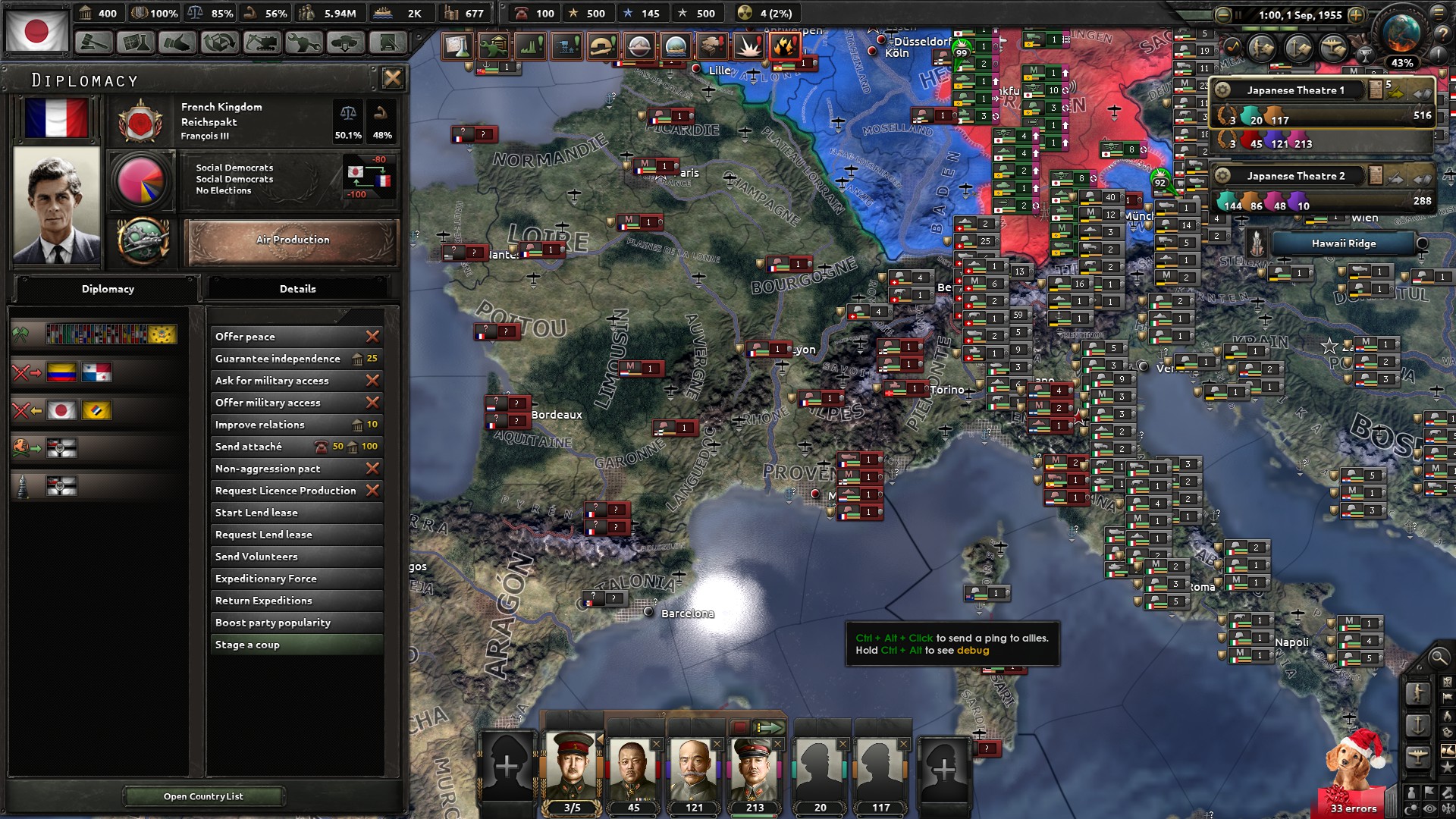Click the Open Country List button
The image size is (1456, 819).
click(x=203, y=796)
